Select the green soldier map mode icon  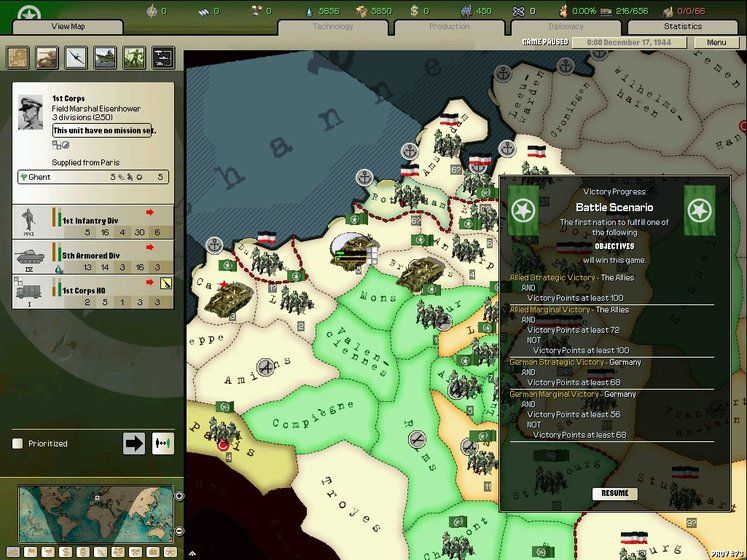pyautogui.click(x=134, y=58)
